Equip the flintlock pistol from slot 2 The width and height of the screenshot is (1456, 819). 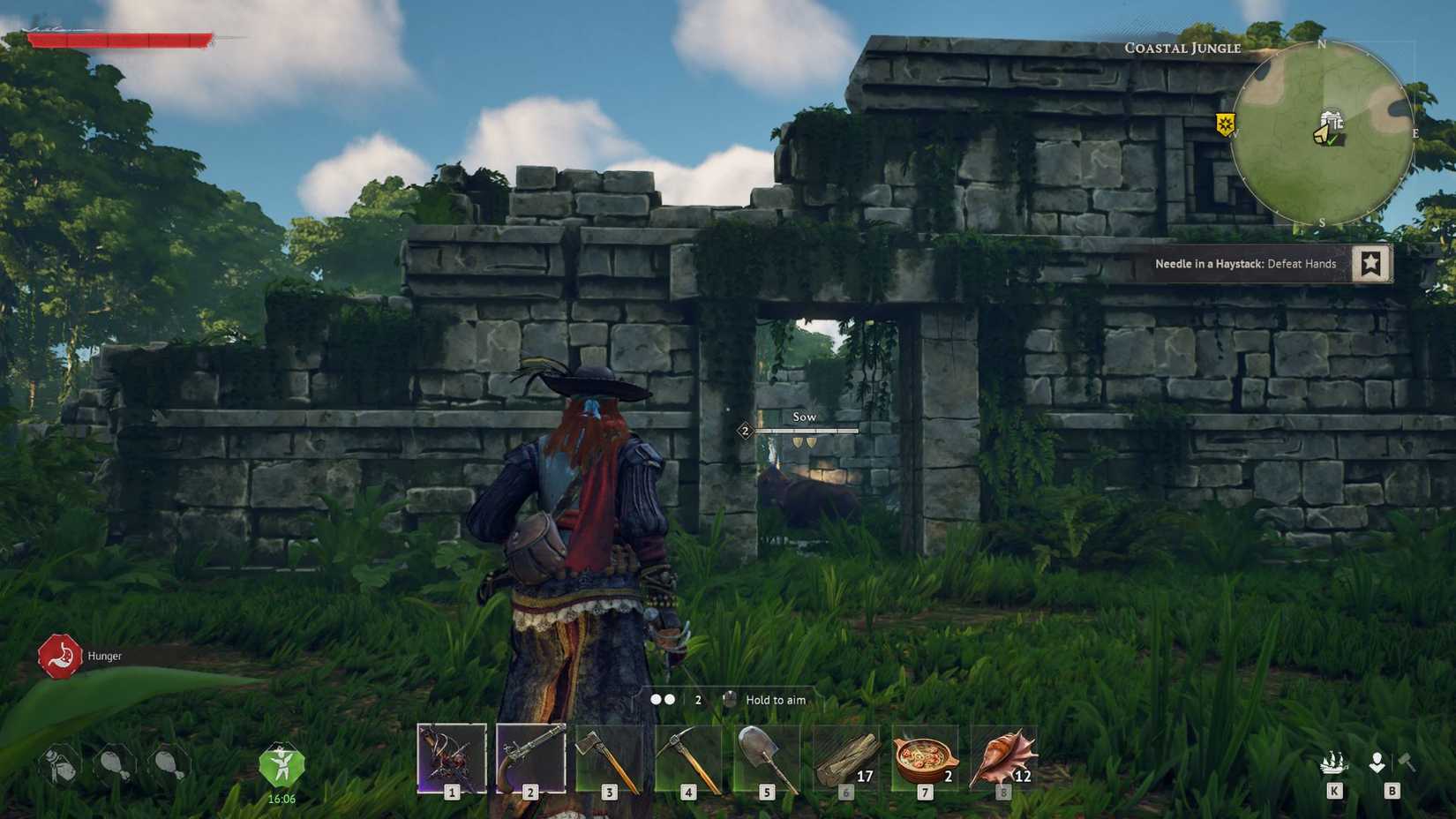tap(530, 761)
